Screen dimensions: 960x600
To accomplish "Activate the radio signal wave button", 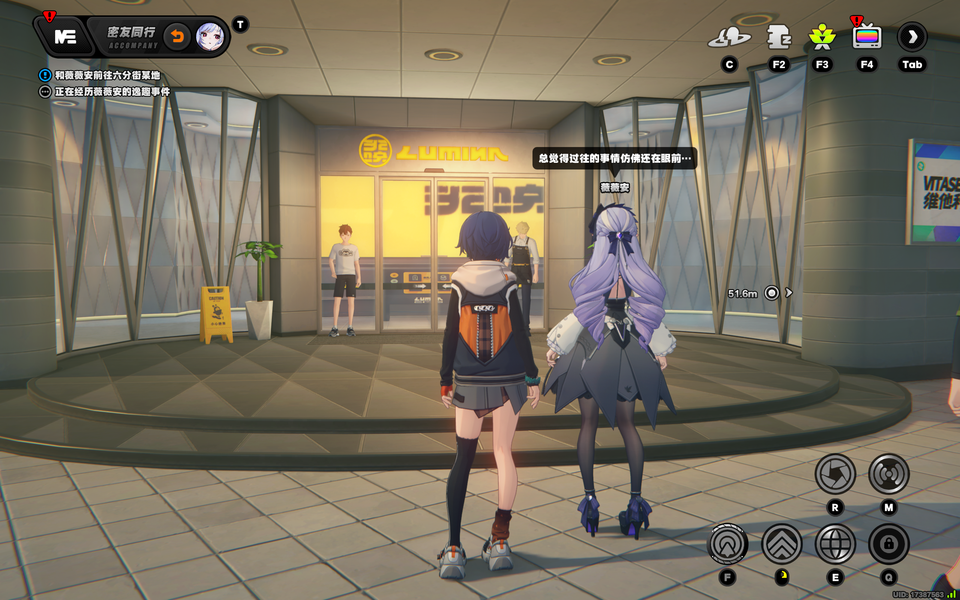I will [888, 474].
